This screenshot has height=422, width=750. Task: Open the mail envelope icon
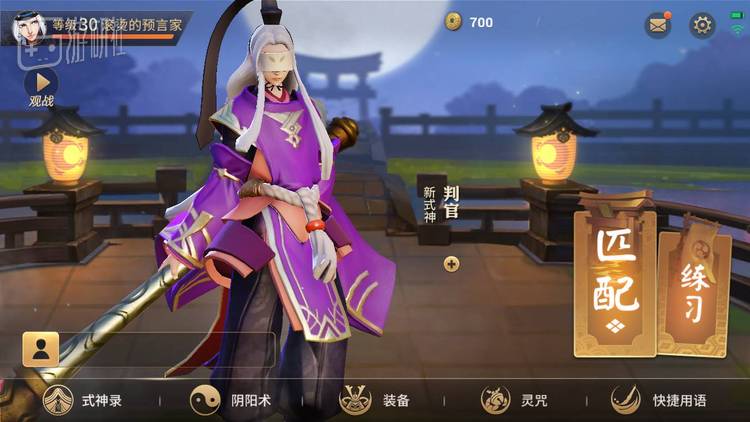tap(657, 25)
